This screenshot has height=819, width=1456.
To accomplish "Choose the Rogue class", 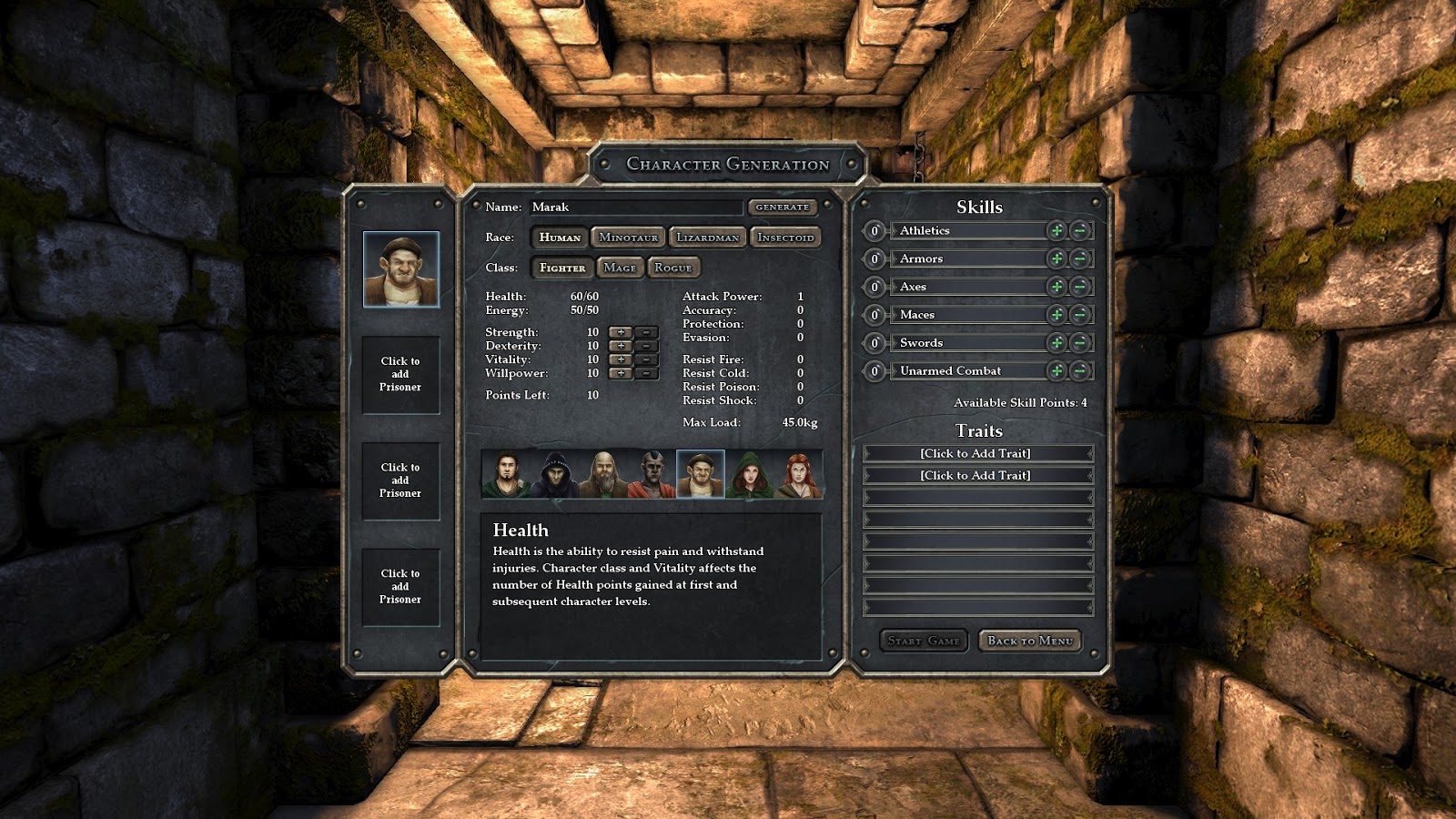I will tap(673, 268).
